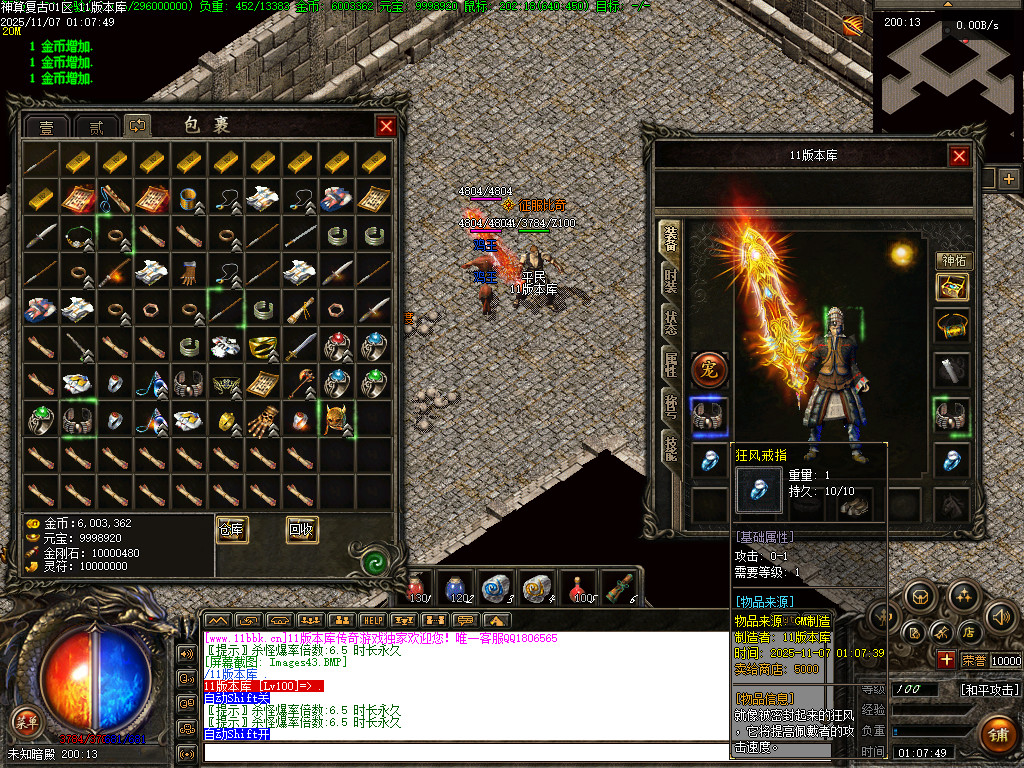Click the HELP button above chat
The image size is (1024, 768).
pos(372,621)
